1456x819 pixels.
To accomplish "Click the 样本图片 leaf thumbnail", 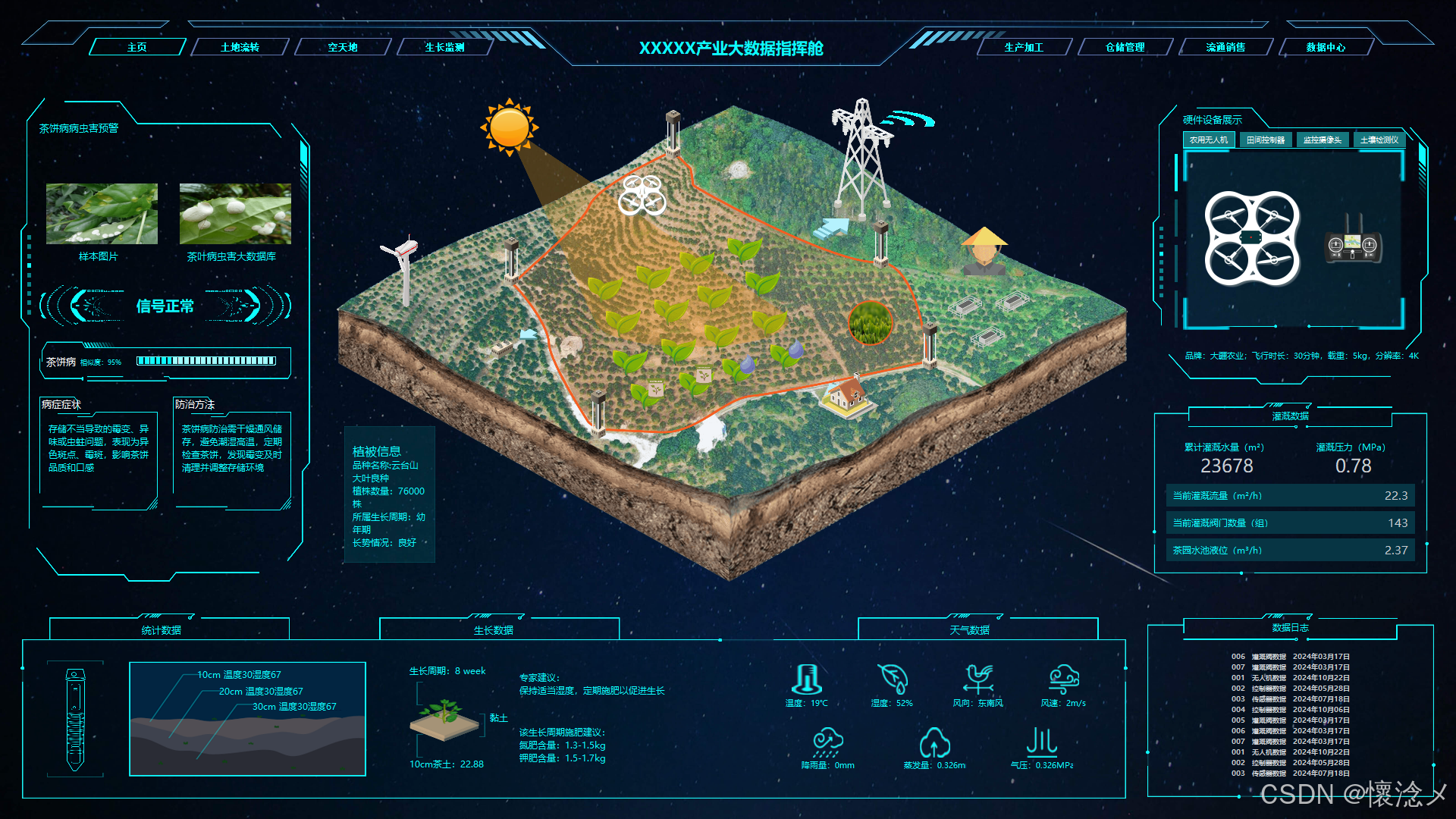I will tap(102, 214).
